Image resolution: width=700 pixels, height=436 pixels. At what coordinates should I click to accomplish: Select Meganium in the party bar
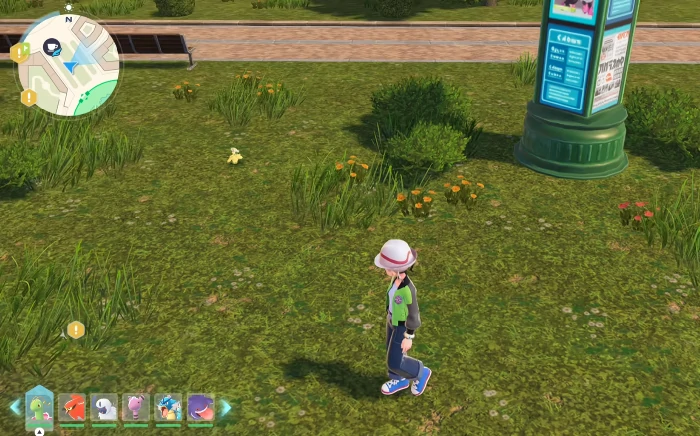[x=39, y=407]
